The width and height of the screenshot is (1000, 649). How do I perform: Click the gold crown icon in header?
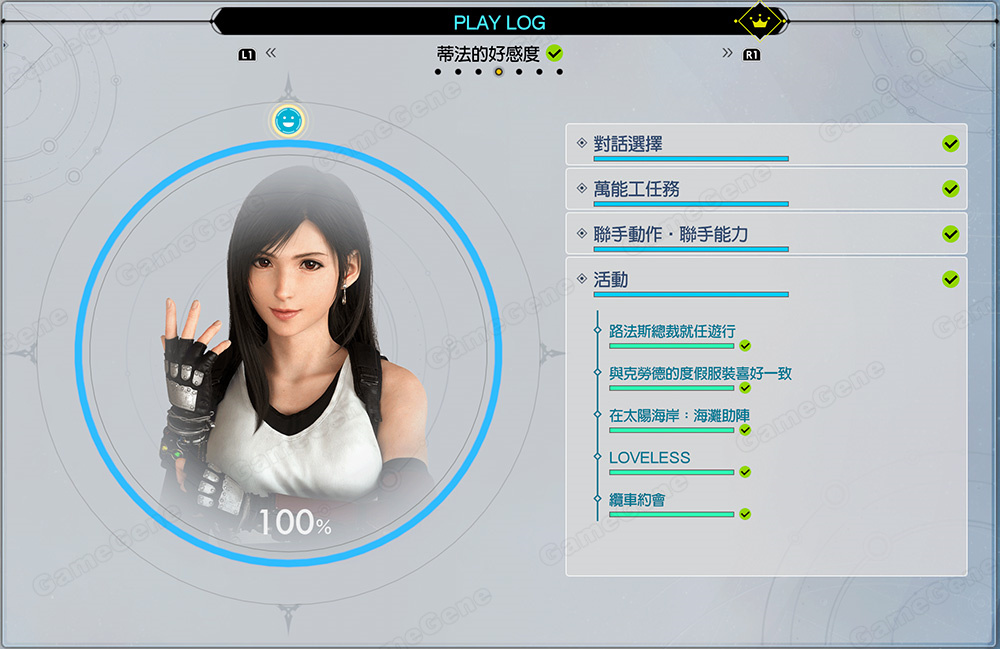click(x=758, y=20)
